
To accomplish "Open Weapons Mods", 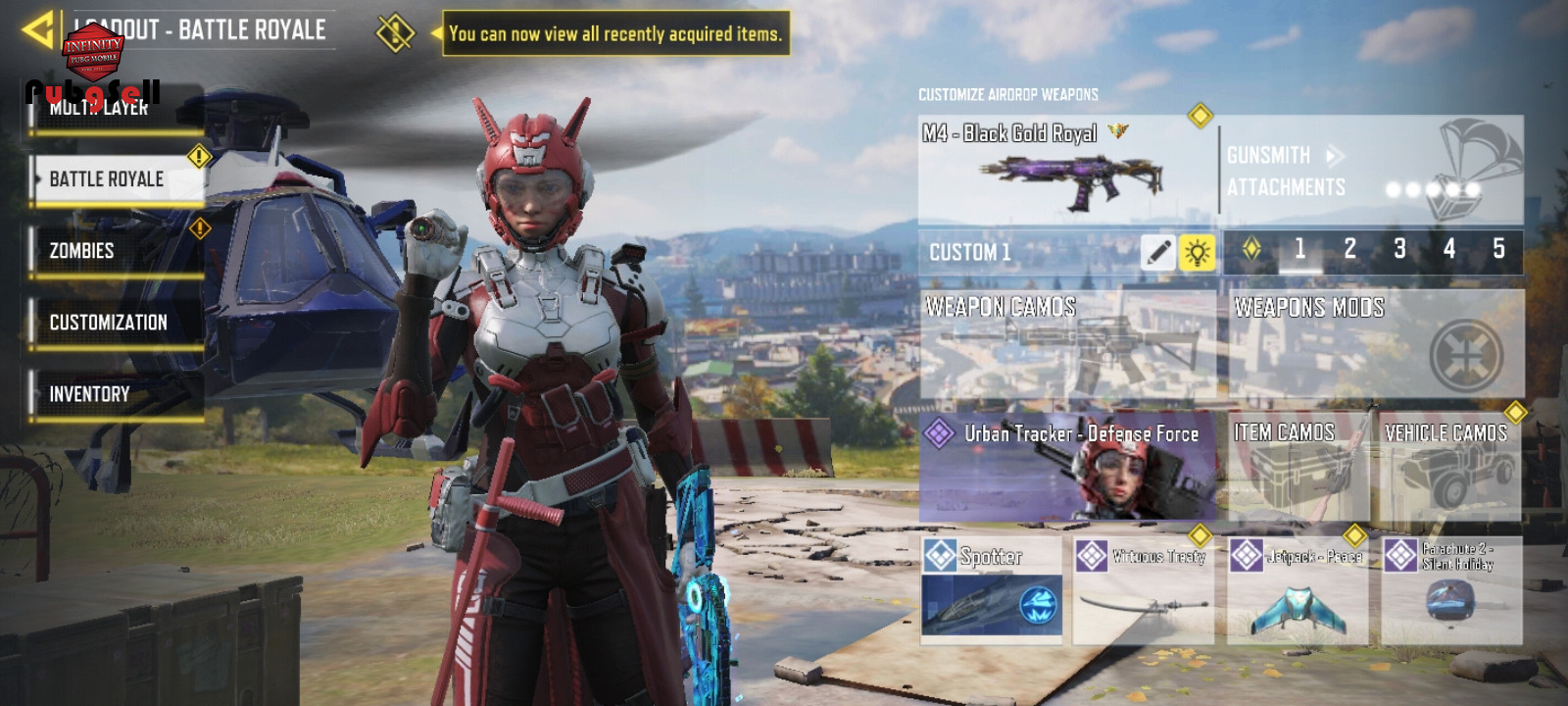I will pyautogui.click(x=1377, y=343).
